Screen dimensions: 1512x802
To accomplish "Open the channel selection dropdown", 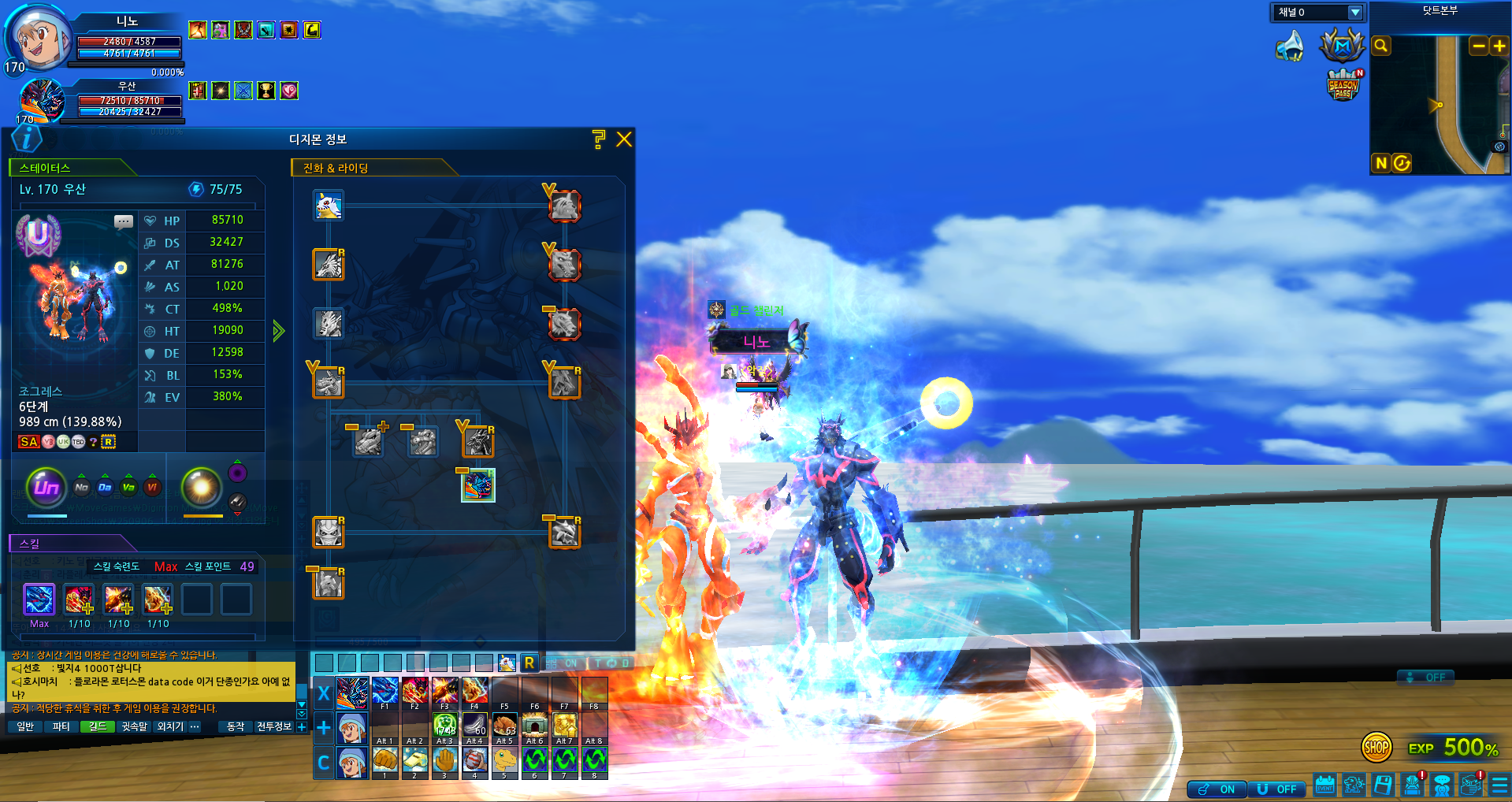I will click(1354, 13).
